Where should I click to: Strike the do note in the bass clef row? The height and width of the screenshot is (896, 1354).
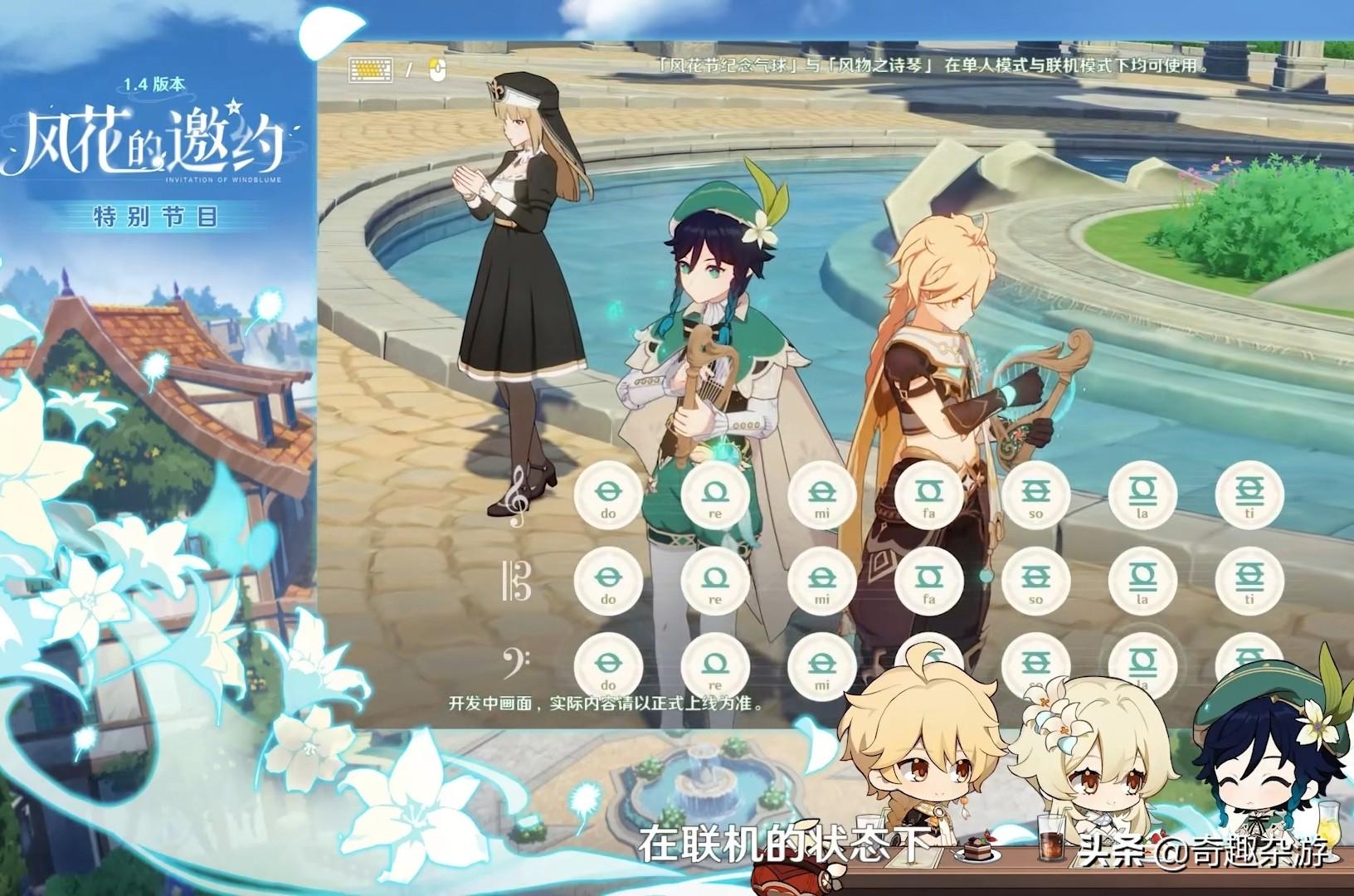click(x=608, y=665)
